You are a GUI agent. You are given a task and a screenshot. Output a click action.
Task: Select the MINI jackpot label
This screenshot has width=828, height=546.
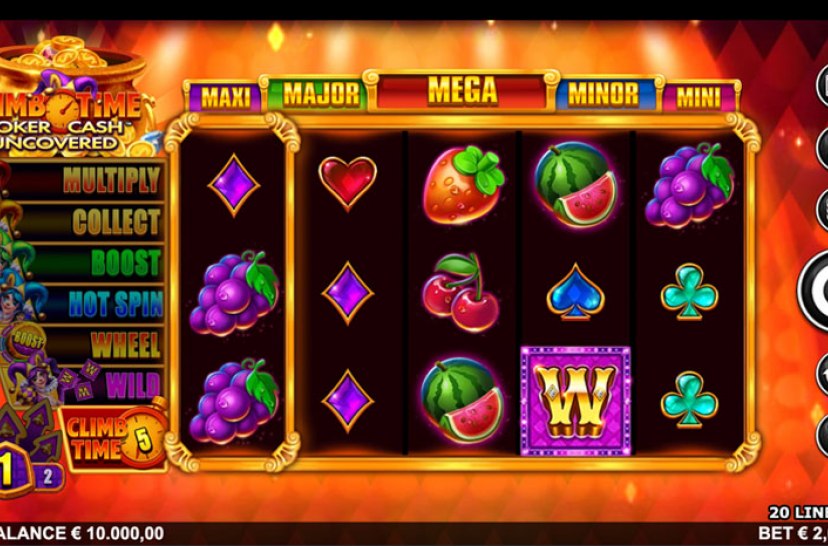point(699,97)
